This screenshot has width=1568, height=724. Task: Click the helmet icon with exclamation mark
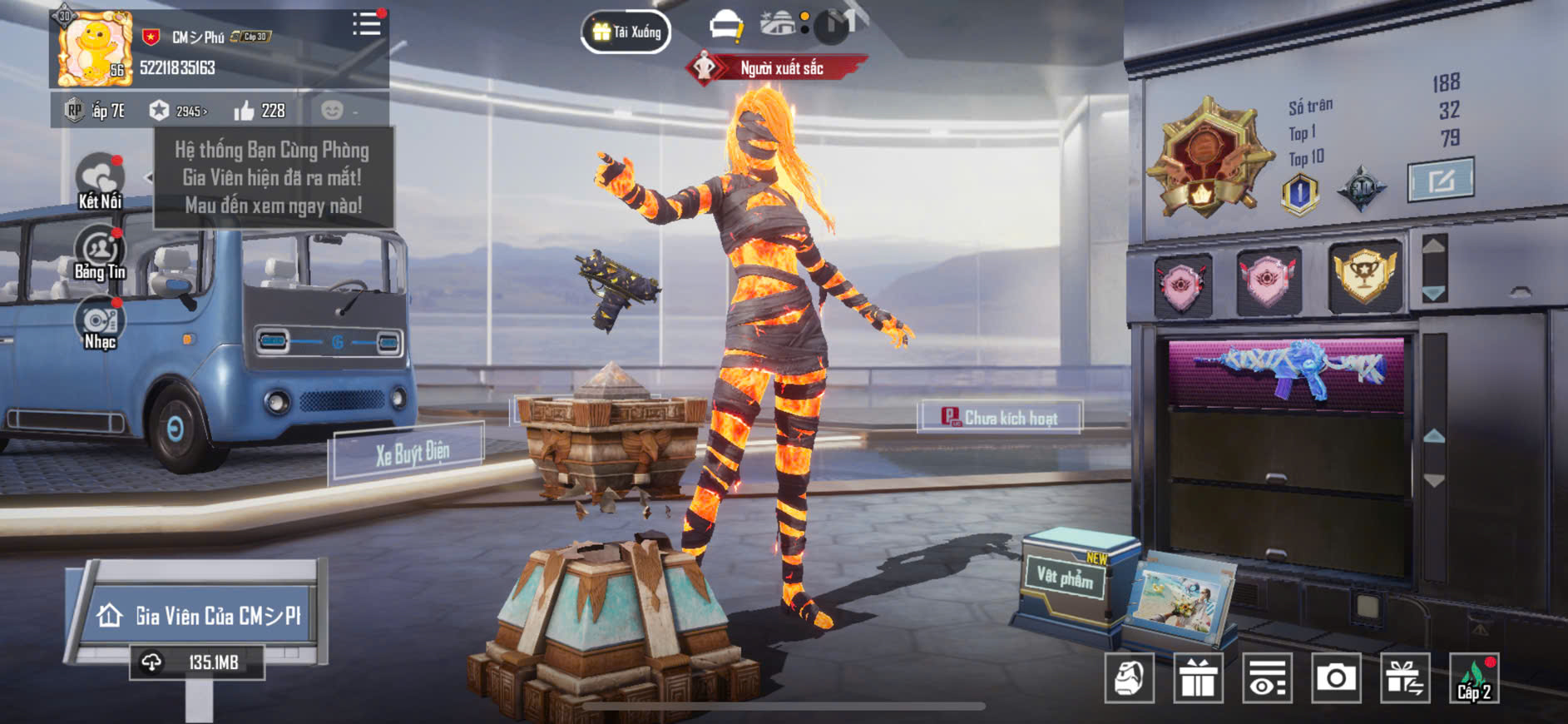[x=726, y=26]
